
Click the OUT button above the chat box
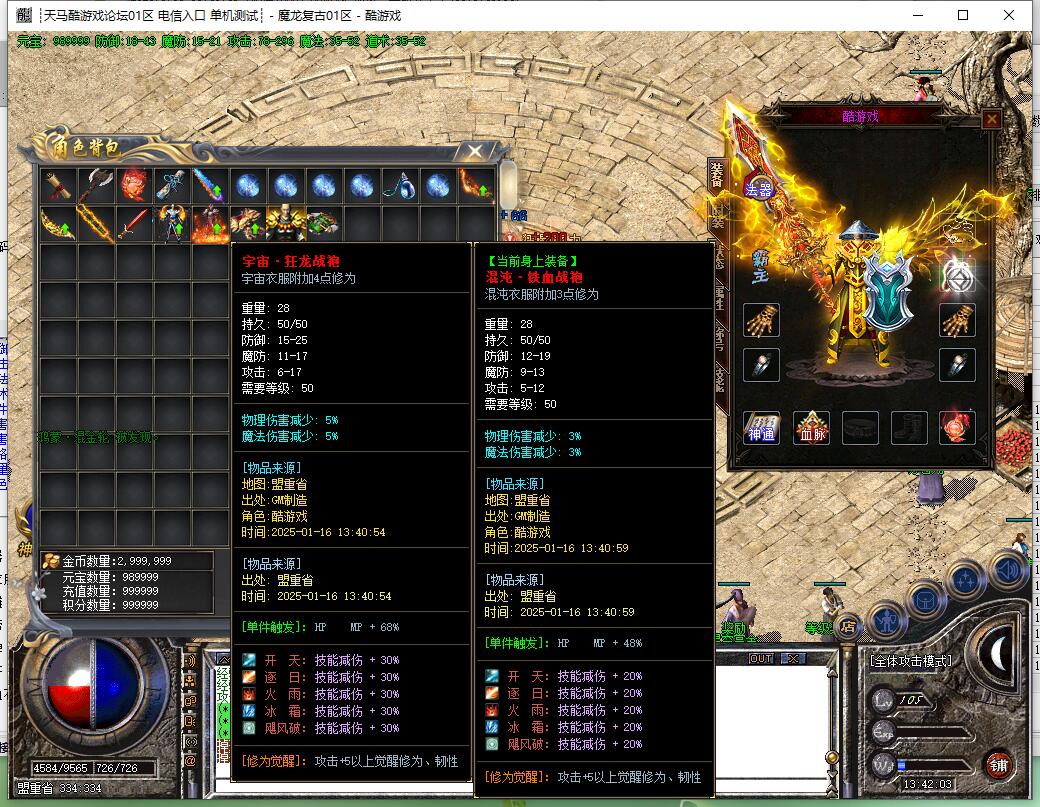pyautogui.click(x=761, y=658)
